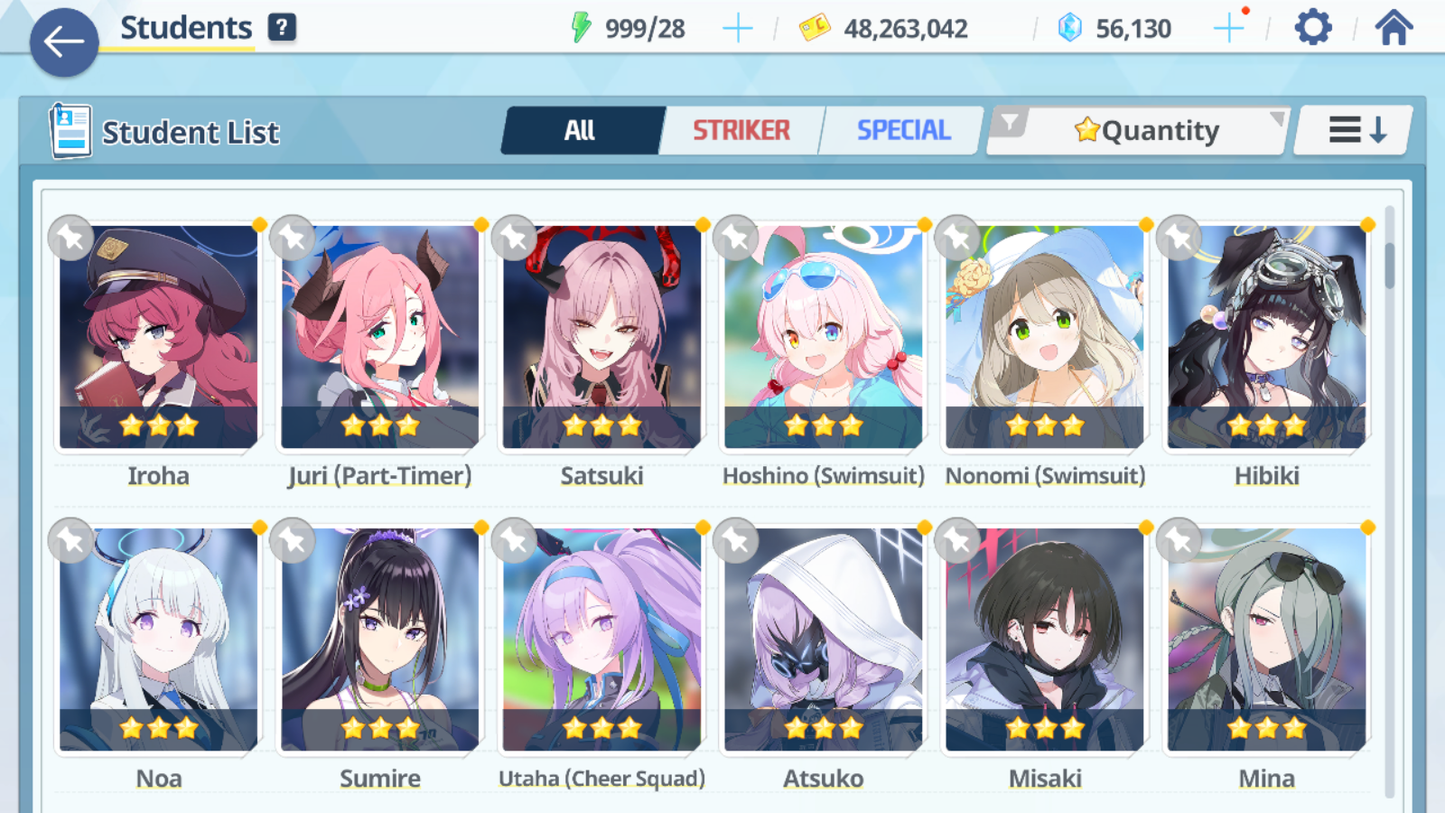This screenshot has width=1445, height=813.
Task: Tap the stars under Hibiki's portrait
Action: point(1266,425)
